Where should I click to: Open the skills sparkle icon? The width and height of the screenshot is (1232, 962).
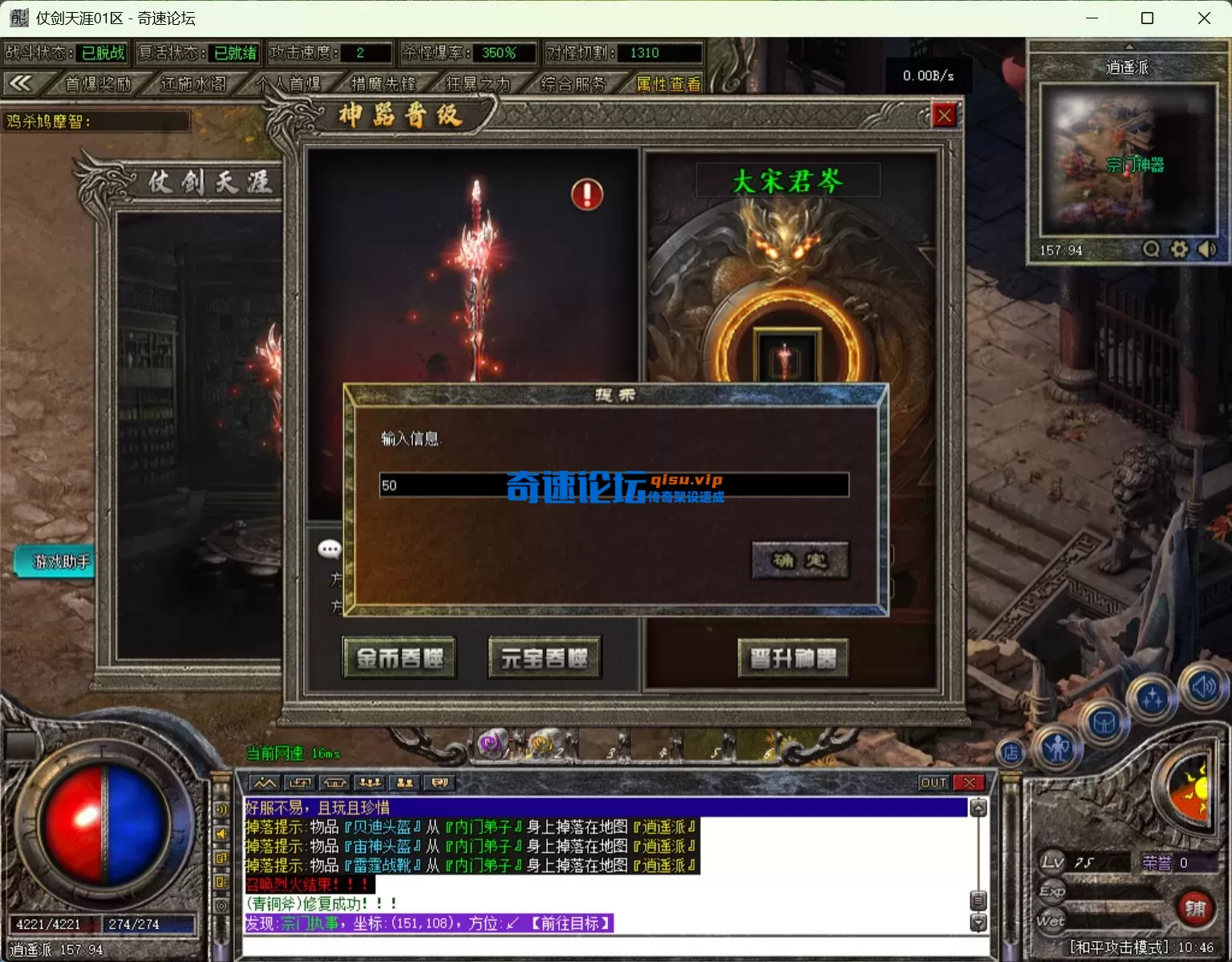[x=1152, y=696]
